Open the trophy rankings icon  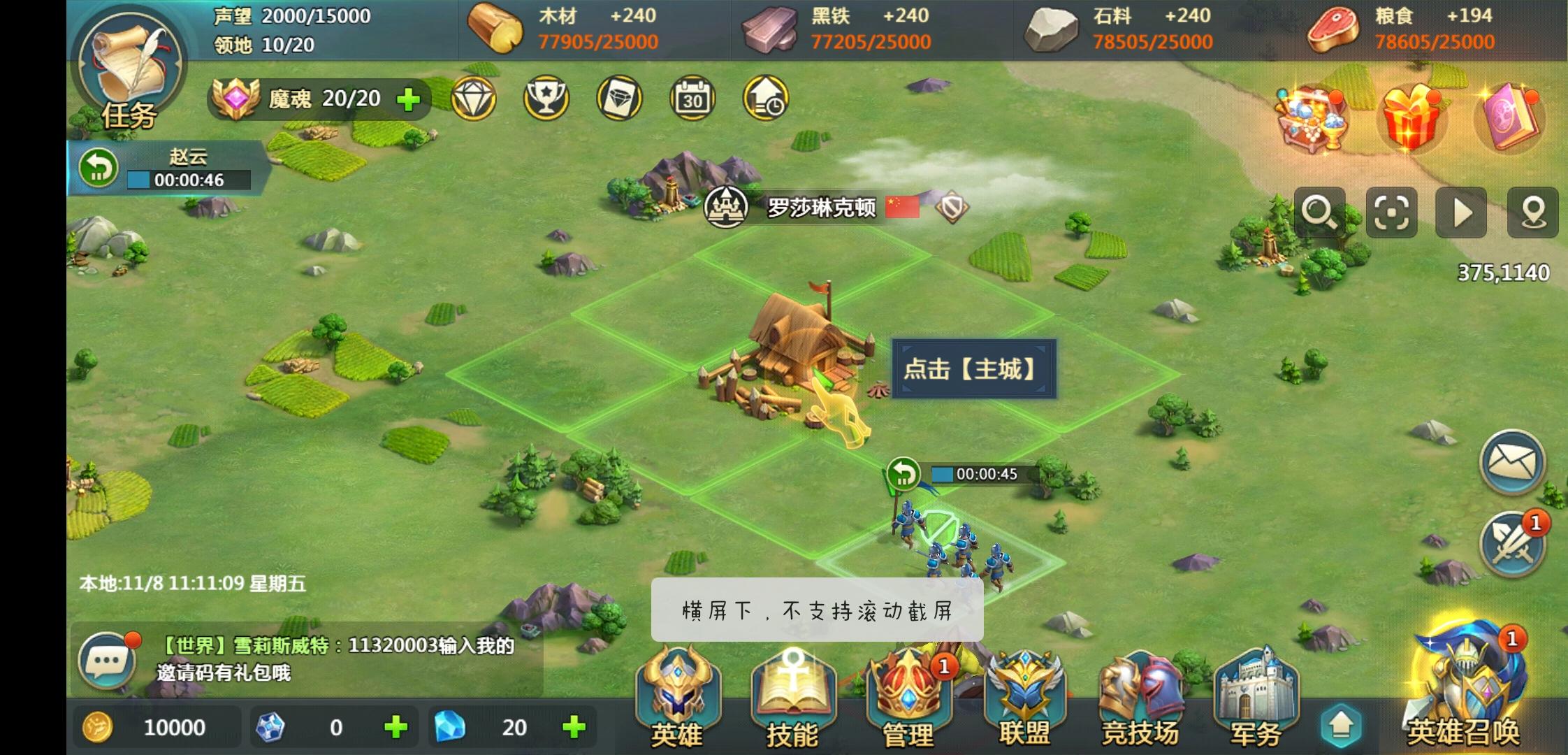point(546,99)
